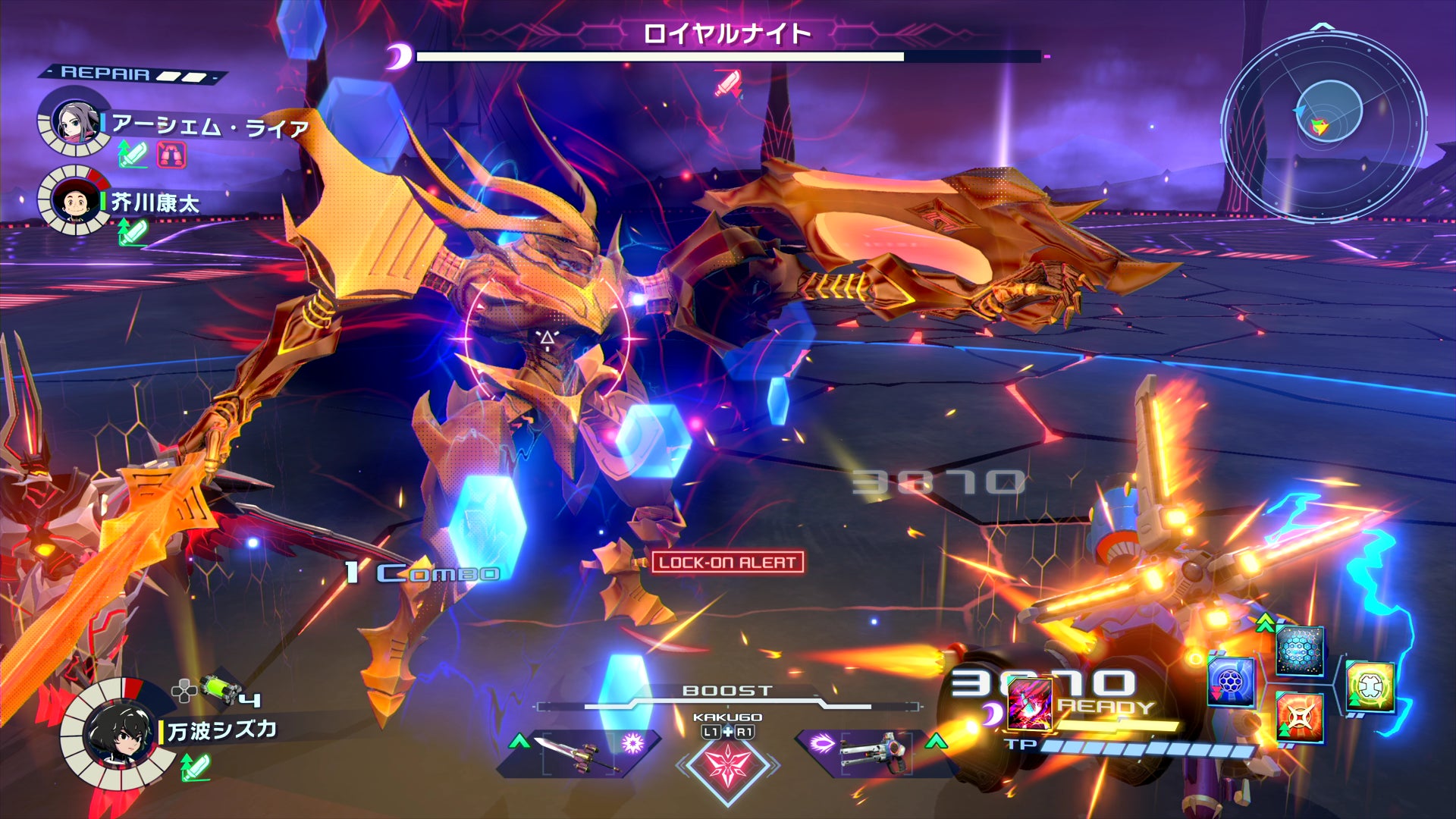The width and height of the screenshot is (1456, 819).
Task: Use the READY special attack card
Action: [x=1029, y=704]
